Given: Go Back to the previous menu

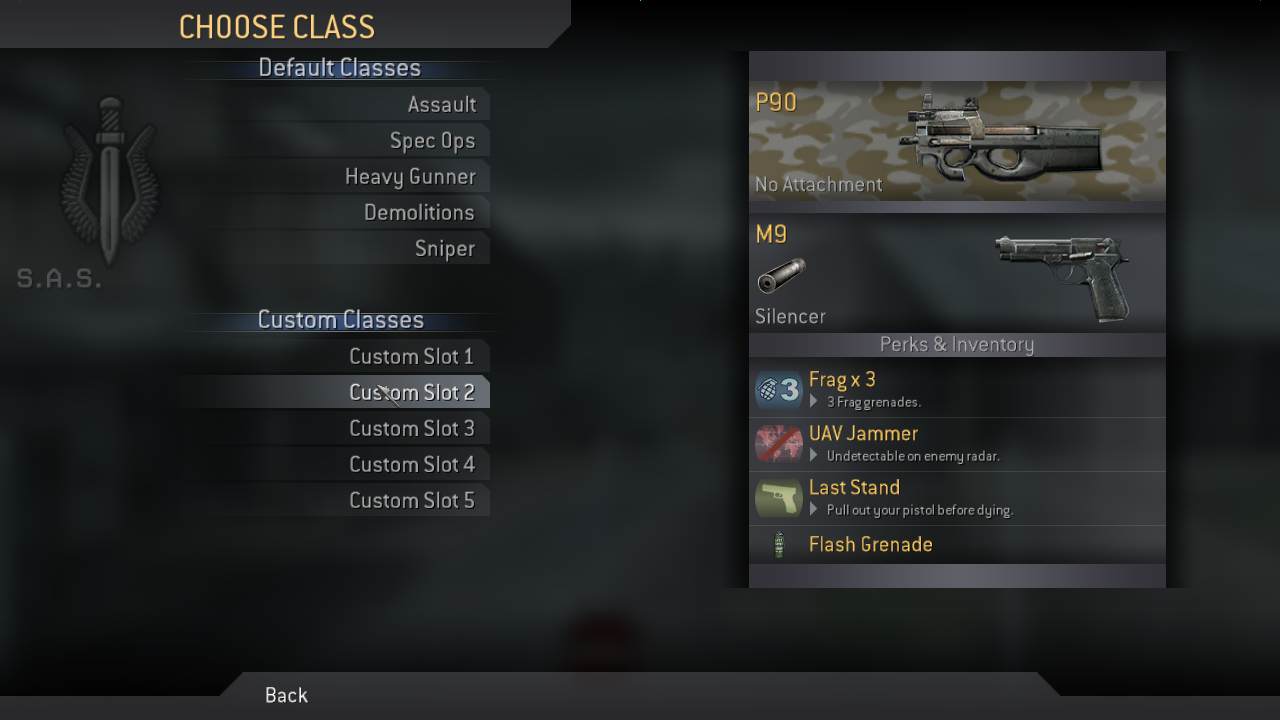Looking at the screenshot, I should click(286, 696).
